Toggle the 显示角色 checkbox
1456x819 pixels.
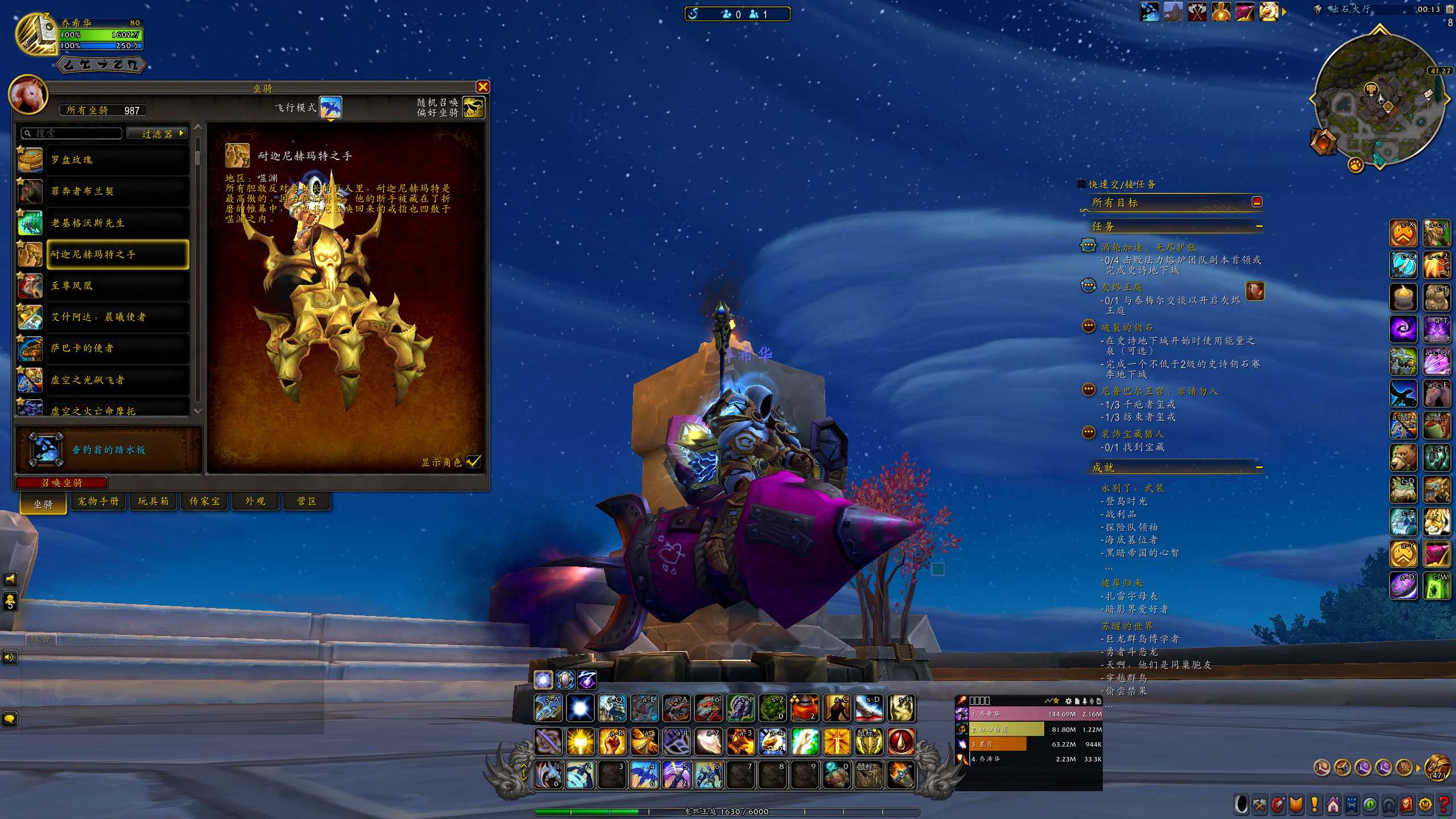tap(473, 462)
